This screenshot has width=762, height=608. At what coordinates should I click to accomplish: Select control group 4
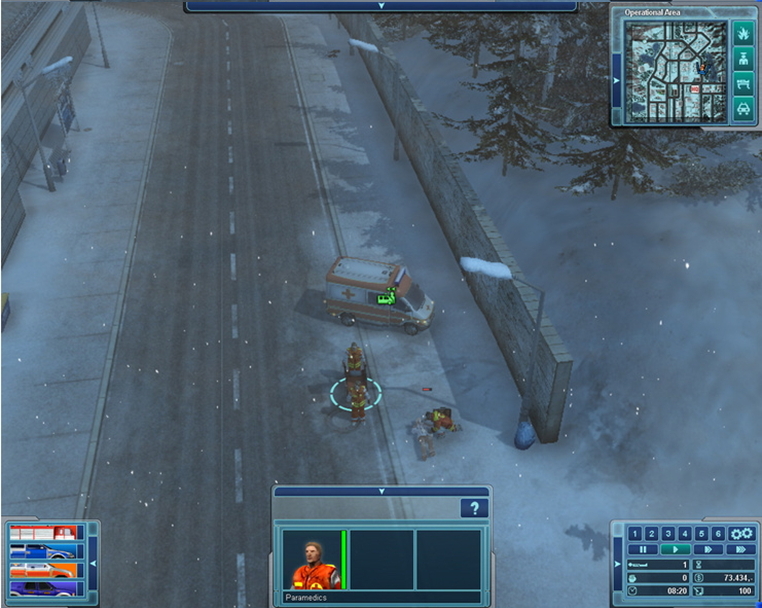(683, 533)
